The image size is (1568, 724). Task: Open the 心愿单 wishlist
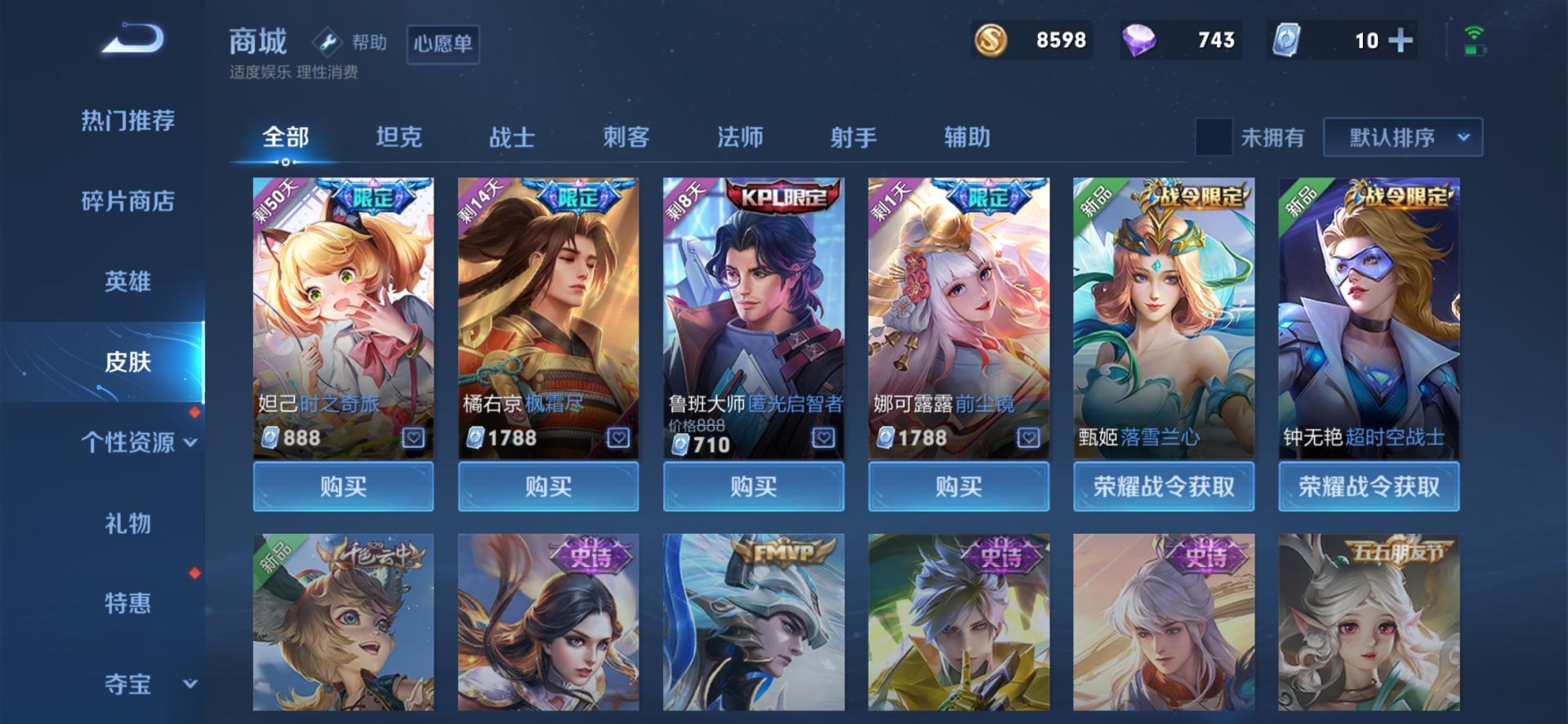click(443, 43)
